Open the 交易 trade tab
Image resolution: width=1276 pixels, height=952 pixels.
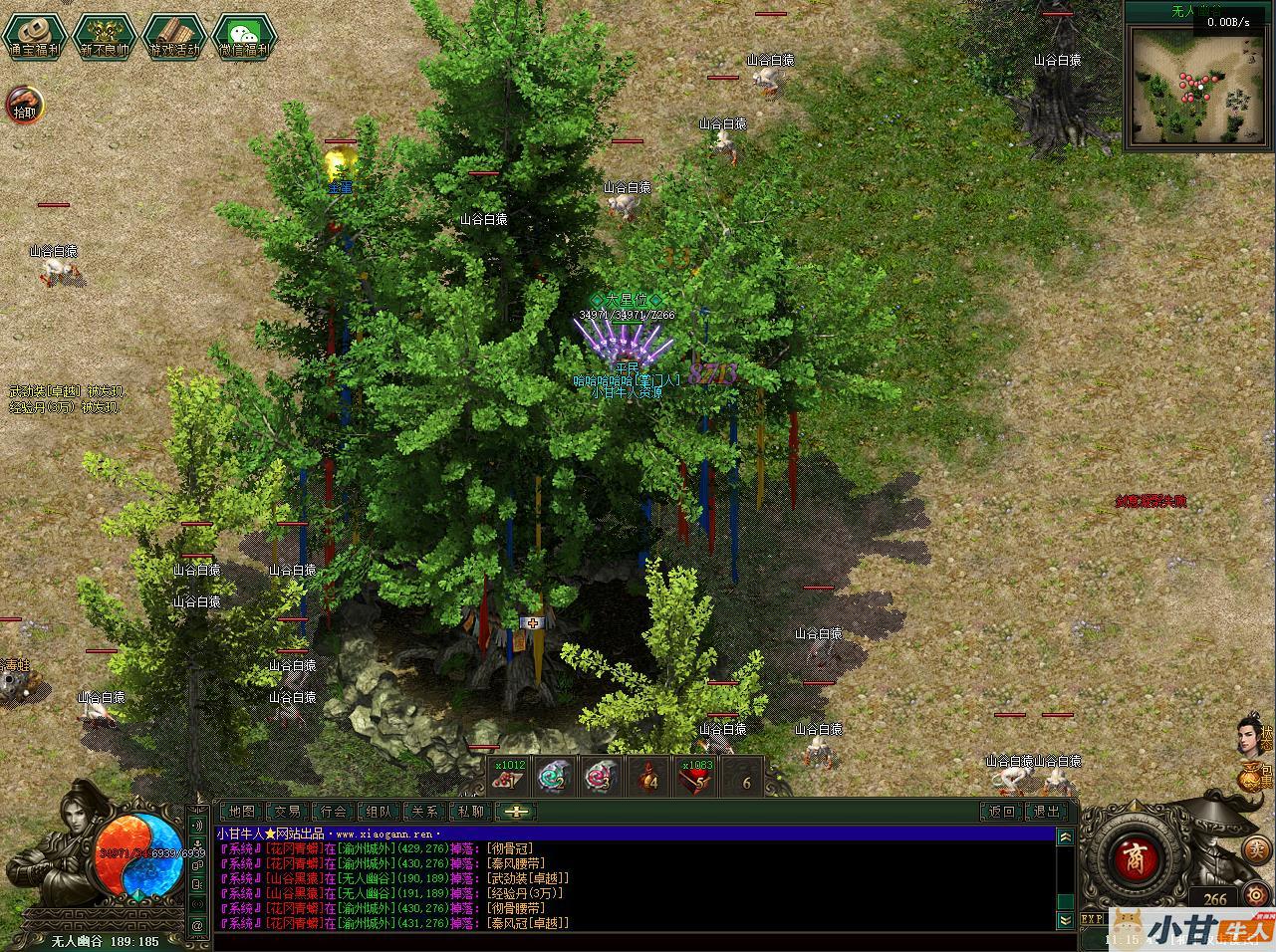tap(287, 812)
